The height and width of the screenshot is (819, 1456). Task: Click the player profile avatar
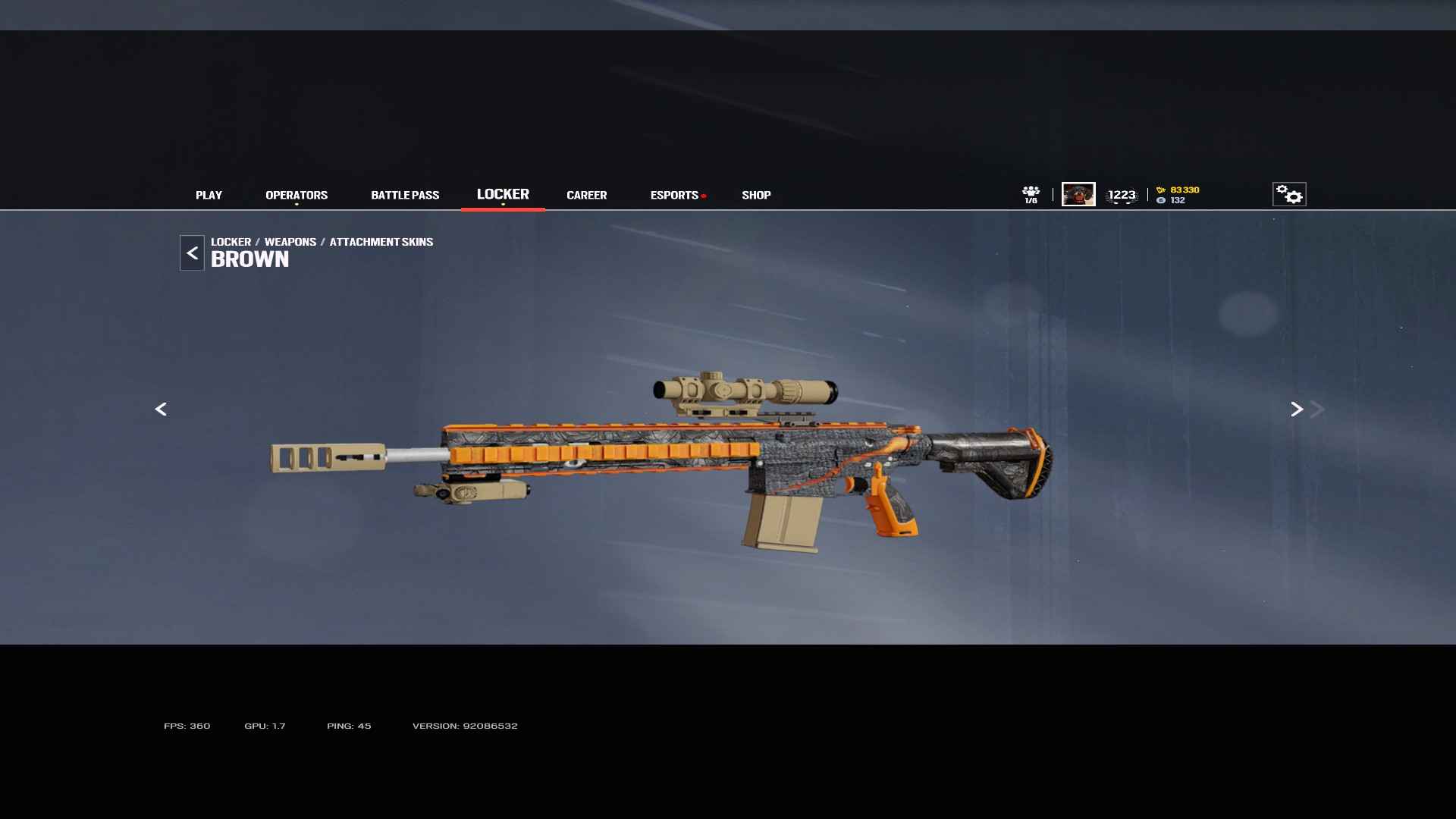pos(1078,194)
